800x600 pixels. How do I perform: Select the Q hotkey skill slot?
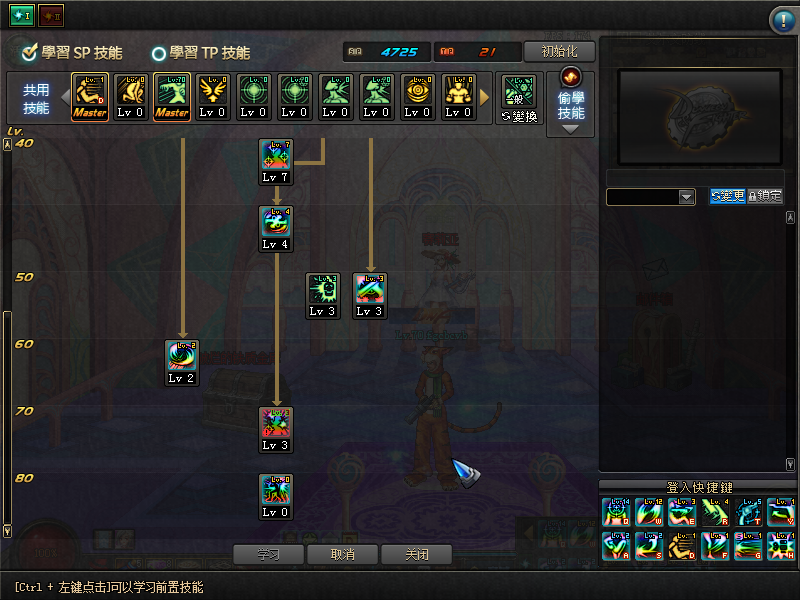coord(616,512)
